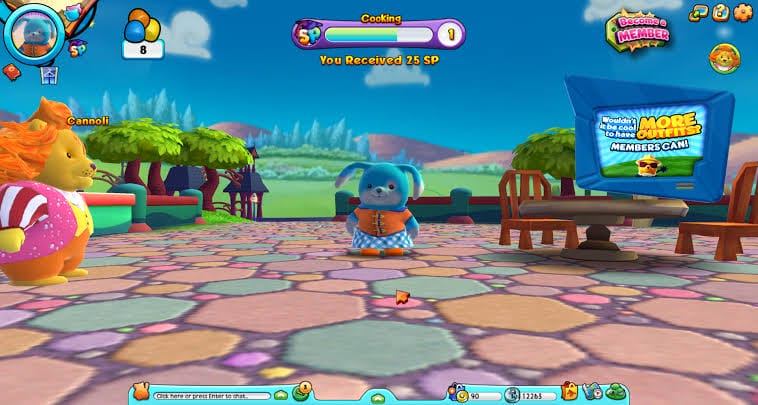The height and width of the screenshot is (405, 758).
Task: Expand the chat with the green arrow
Action: pyautogui.click(x=282, y=396)
